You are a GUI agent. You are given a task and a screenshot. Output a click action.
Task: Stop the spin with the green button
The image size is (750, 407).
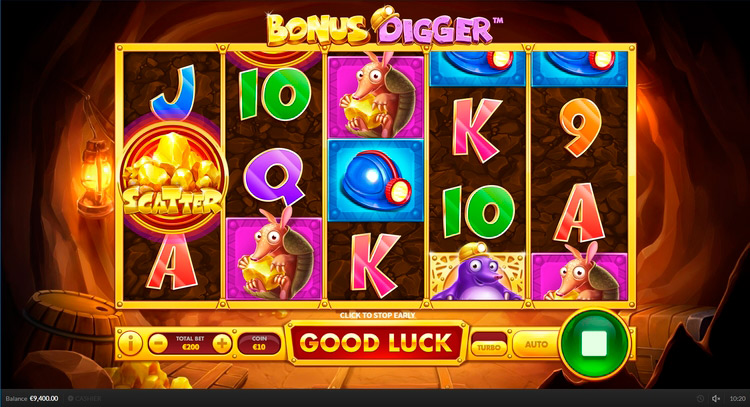tap(594, 344)
